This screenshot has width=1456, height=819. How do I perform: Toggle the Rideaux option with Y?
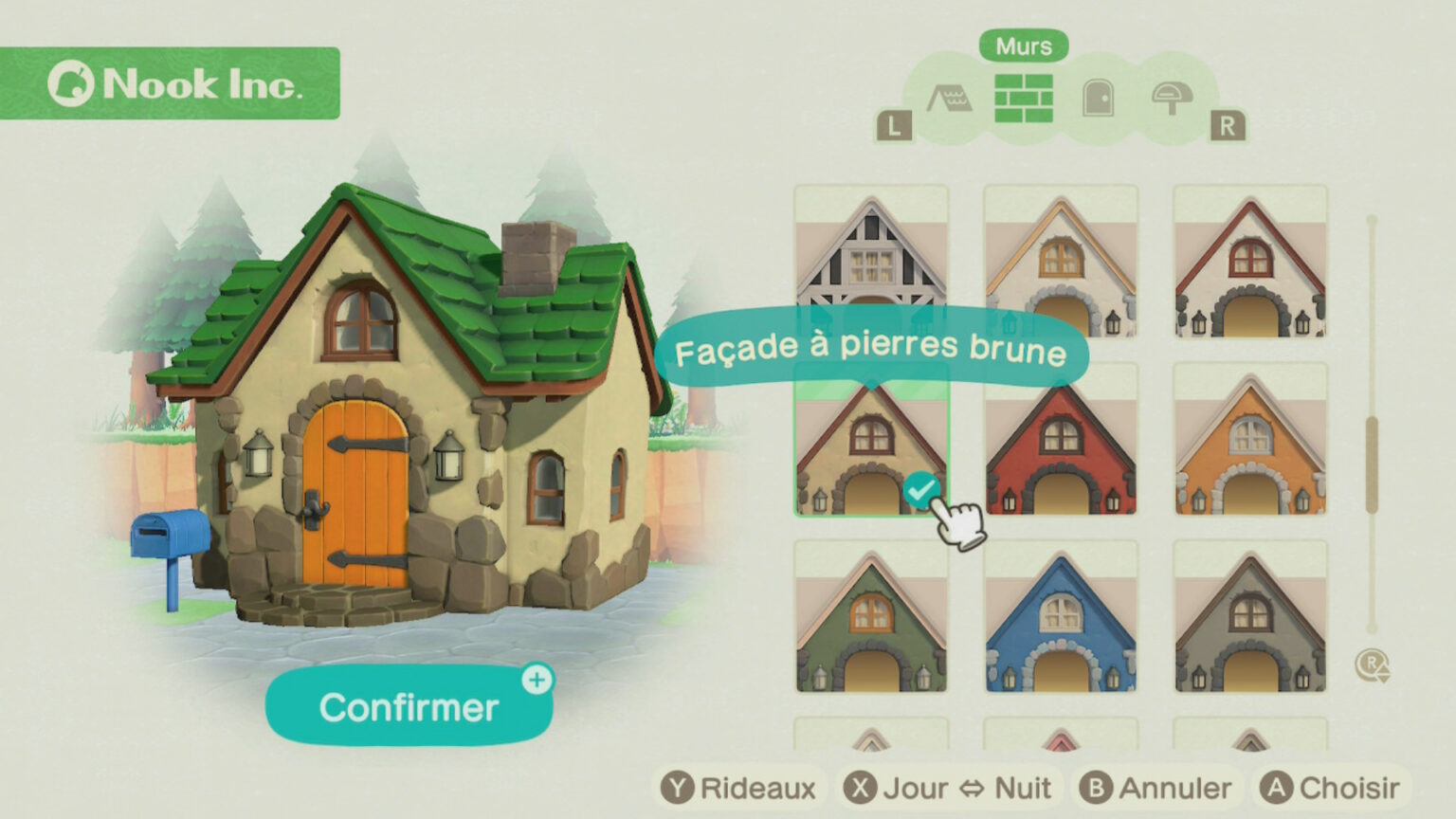pos(741,787)
